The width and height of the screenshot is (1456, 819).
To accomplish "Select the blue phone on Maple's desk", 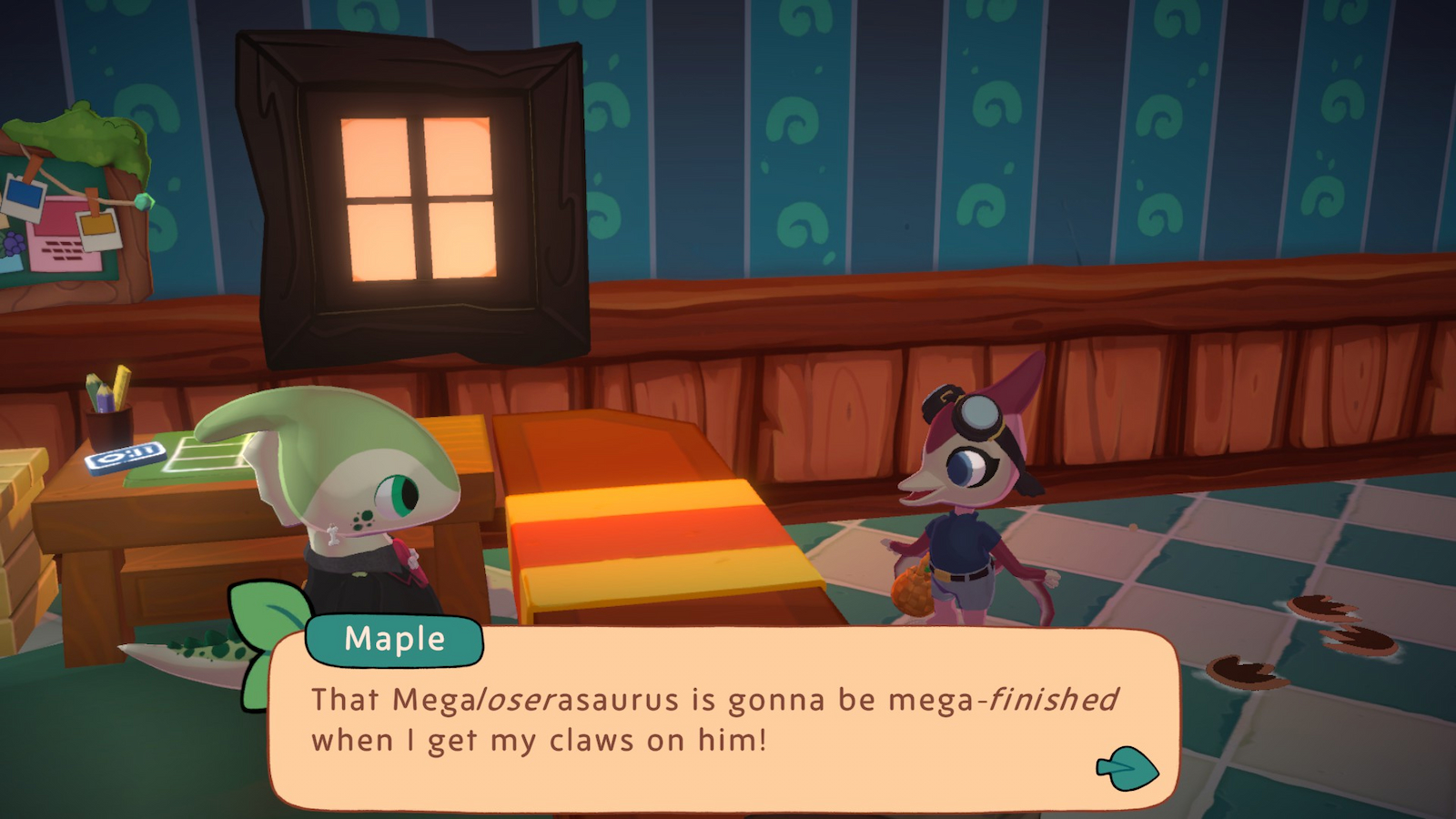I will pyautogui.click(x=127, y=460).
